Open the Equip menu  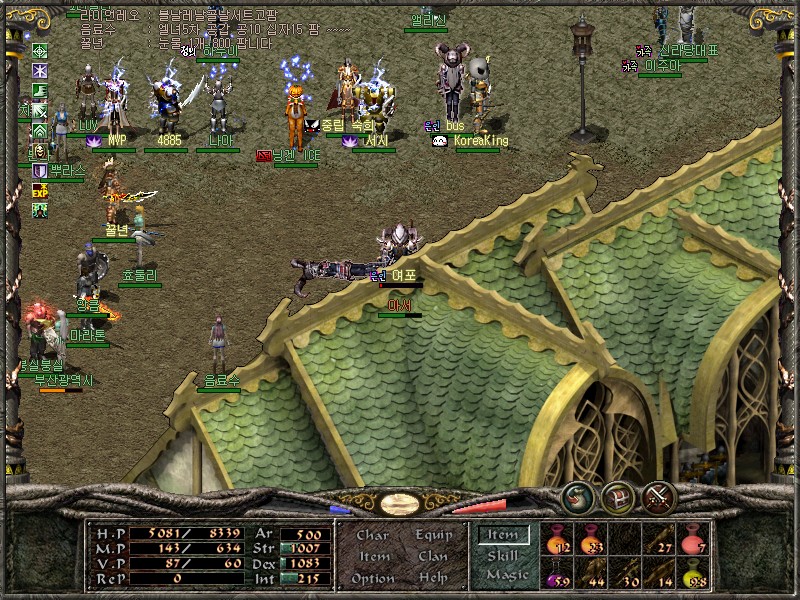[x=432, y=535]
